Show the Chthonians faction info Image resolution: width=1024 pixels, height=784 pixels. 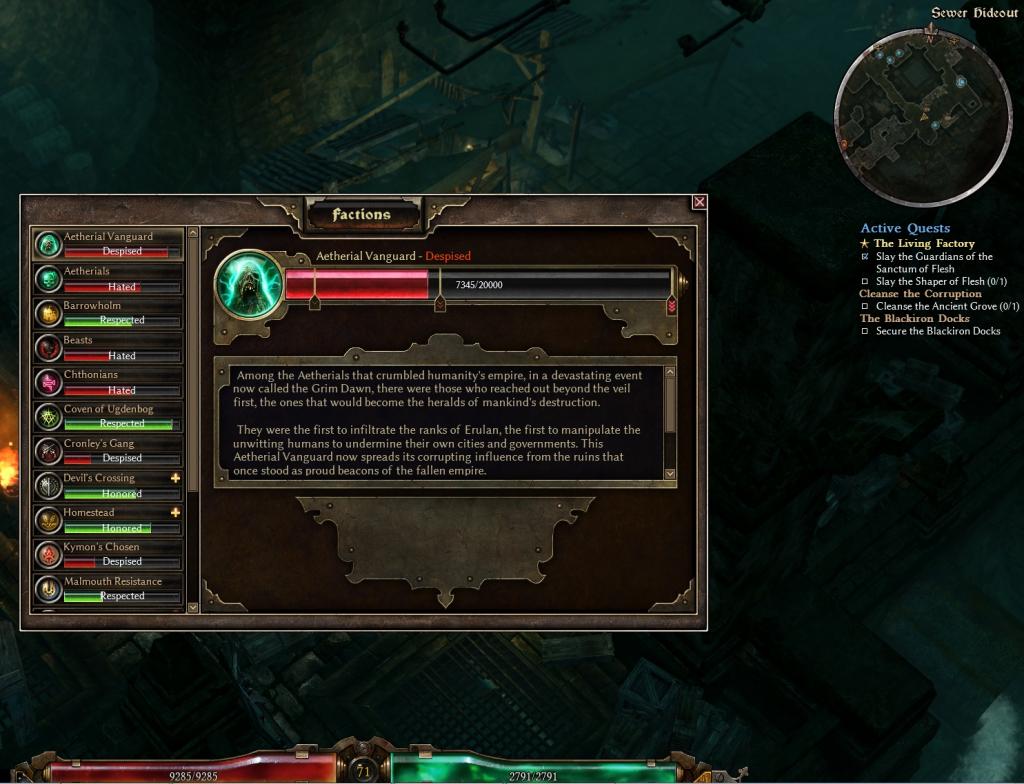tap(108, 382)
